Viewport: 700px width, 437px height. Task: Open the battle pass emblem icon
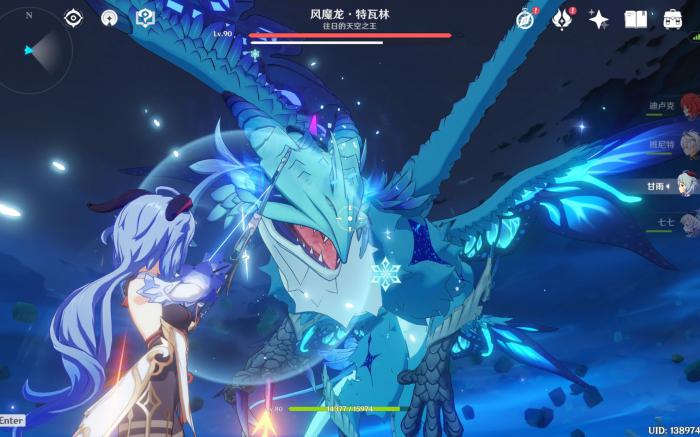pyautogui.click(x=562, y=18)
